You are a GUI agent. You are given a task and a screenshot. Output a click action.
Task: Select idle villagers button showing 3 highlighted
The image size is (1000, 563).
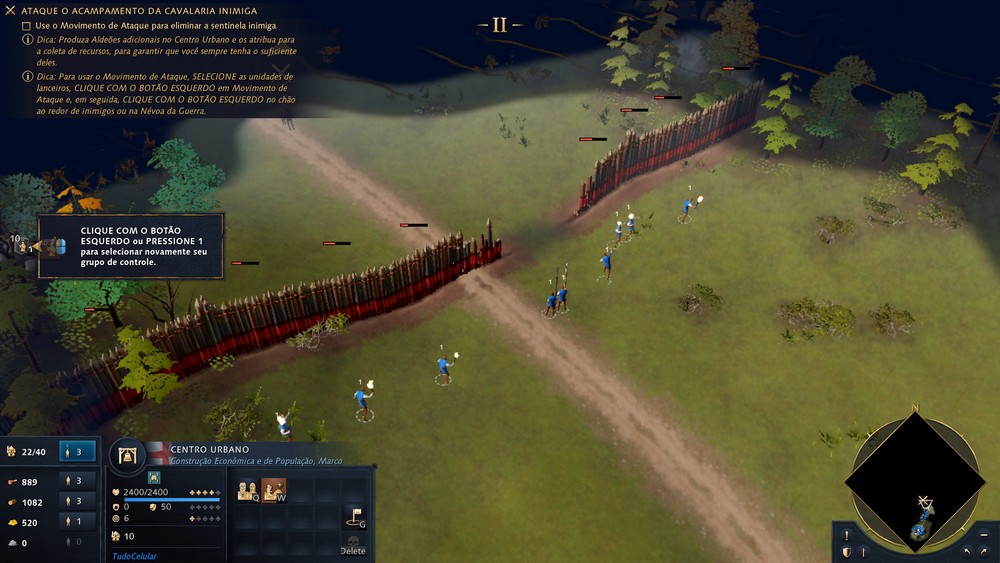(x=77, y=451)
